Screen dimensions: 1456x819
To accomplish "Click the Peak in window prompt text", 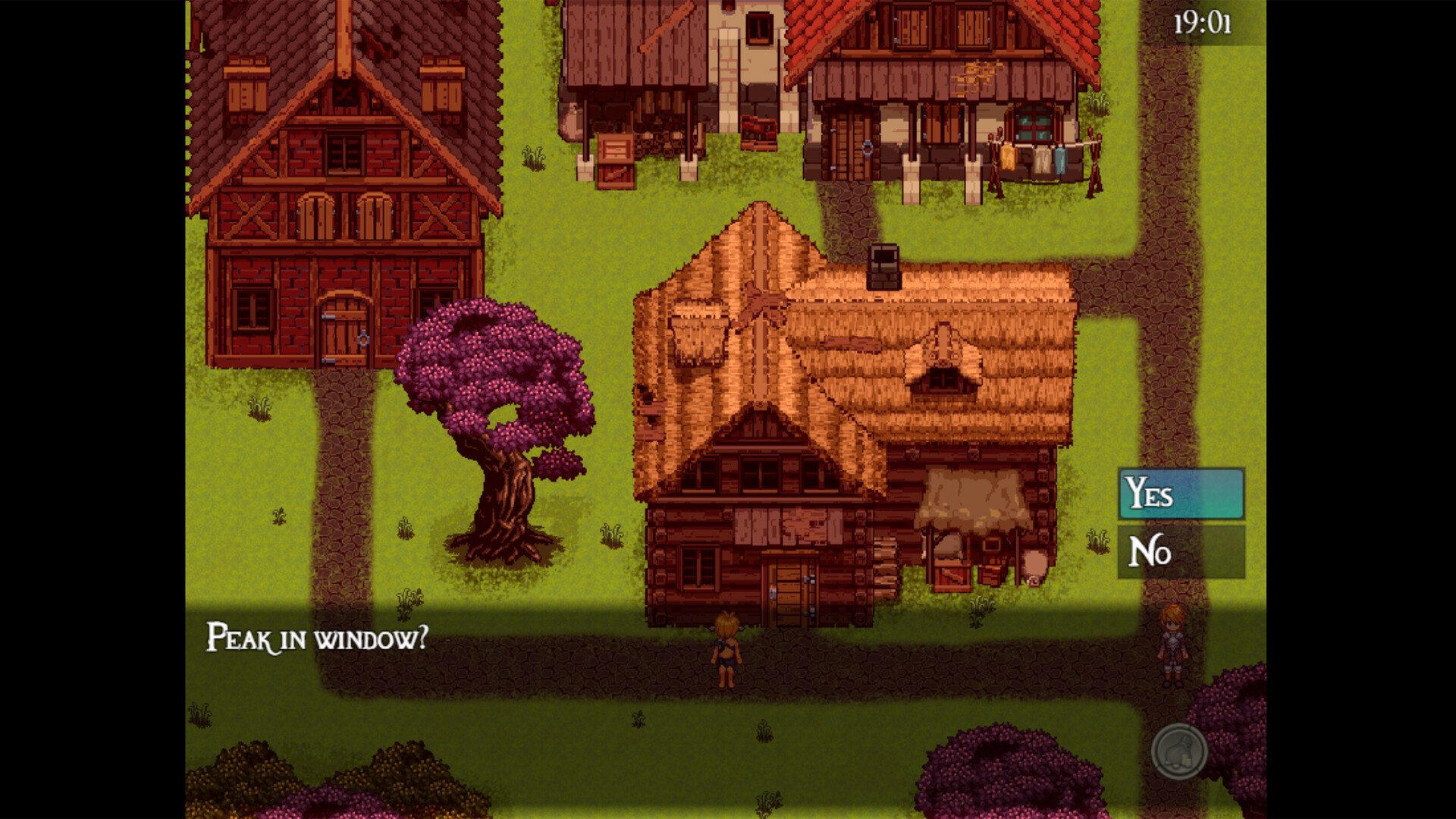I will point(317,639).
